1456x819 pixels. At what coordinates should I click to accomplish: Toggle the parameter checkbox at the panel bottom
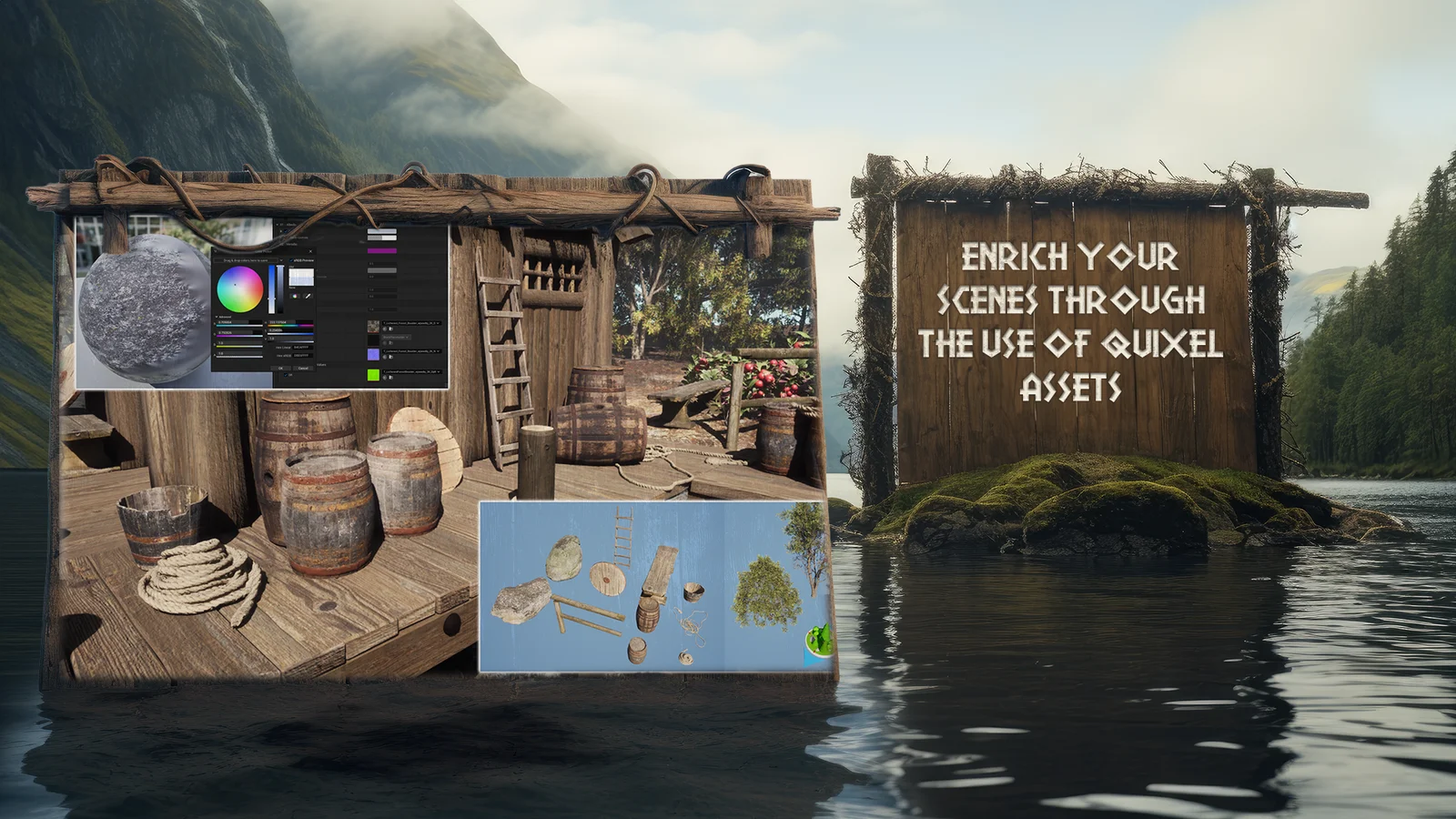pyautogui.click(x=287, y=375)
